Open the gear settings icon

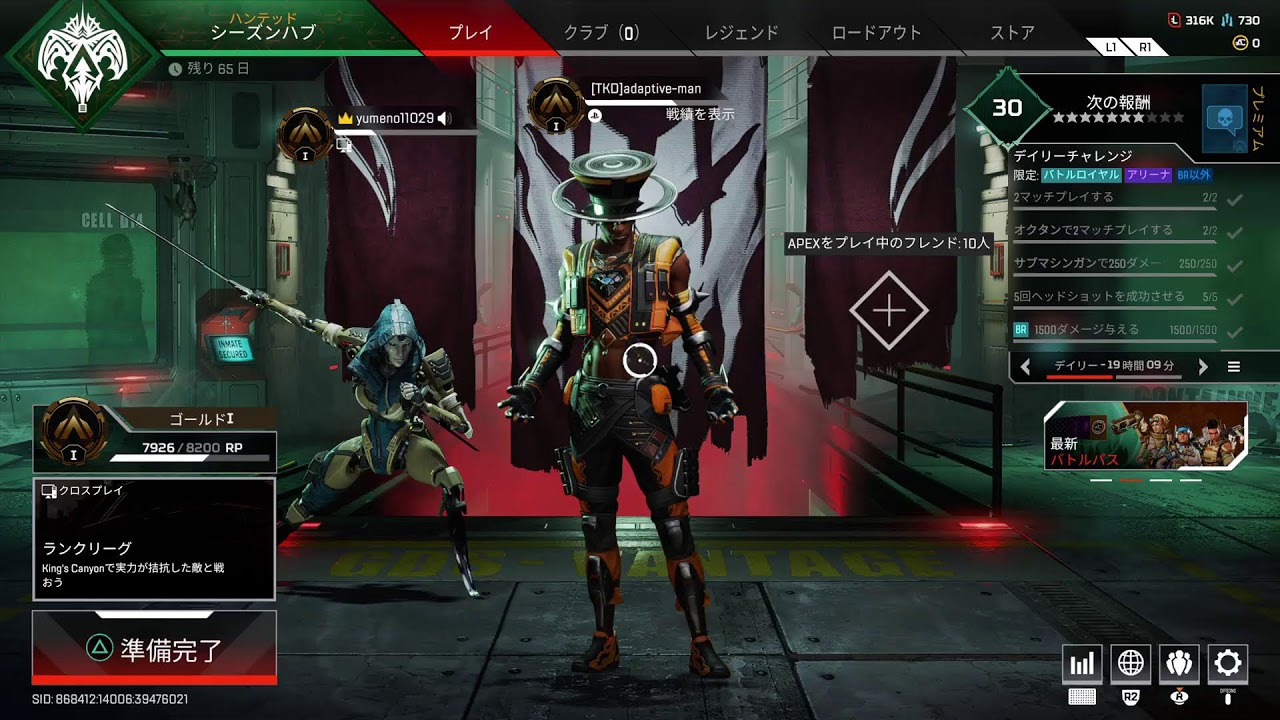tap(1228, 664)
